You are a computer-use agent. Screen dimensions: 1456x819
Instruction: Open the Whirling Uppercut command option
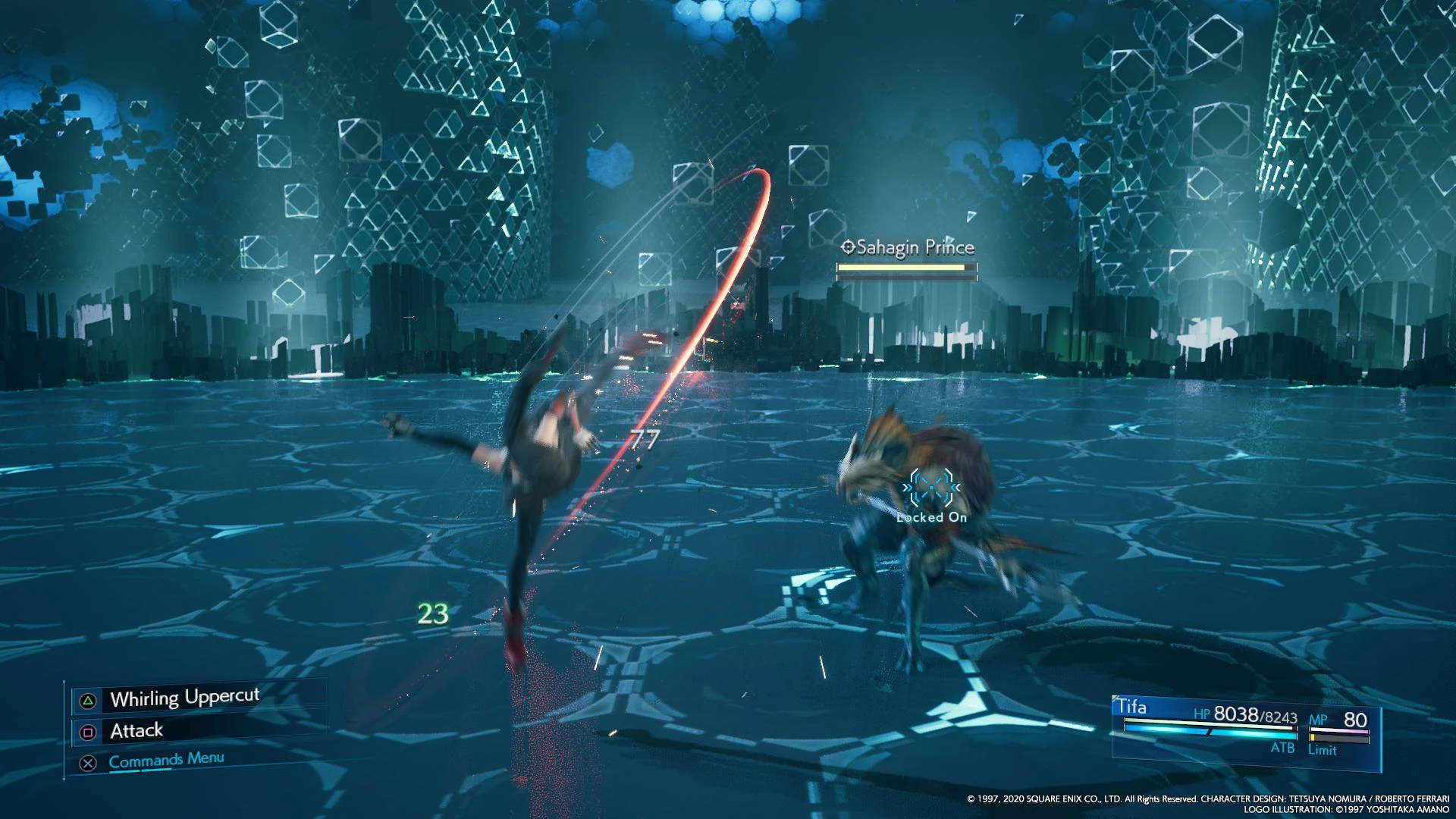(x=184, y=695)
